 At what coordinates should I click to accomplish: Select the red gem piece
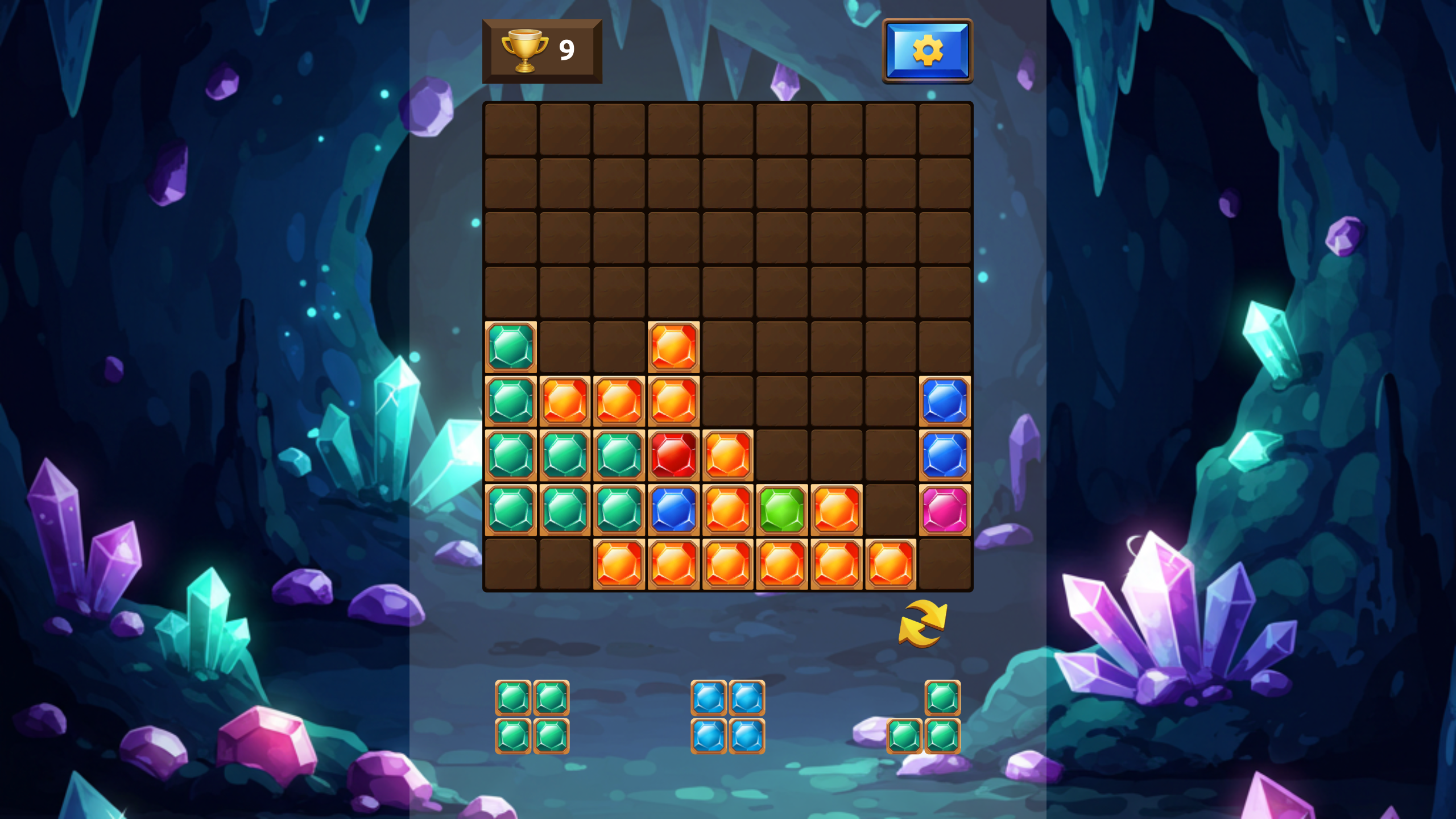tap(673, 456)
